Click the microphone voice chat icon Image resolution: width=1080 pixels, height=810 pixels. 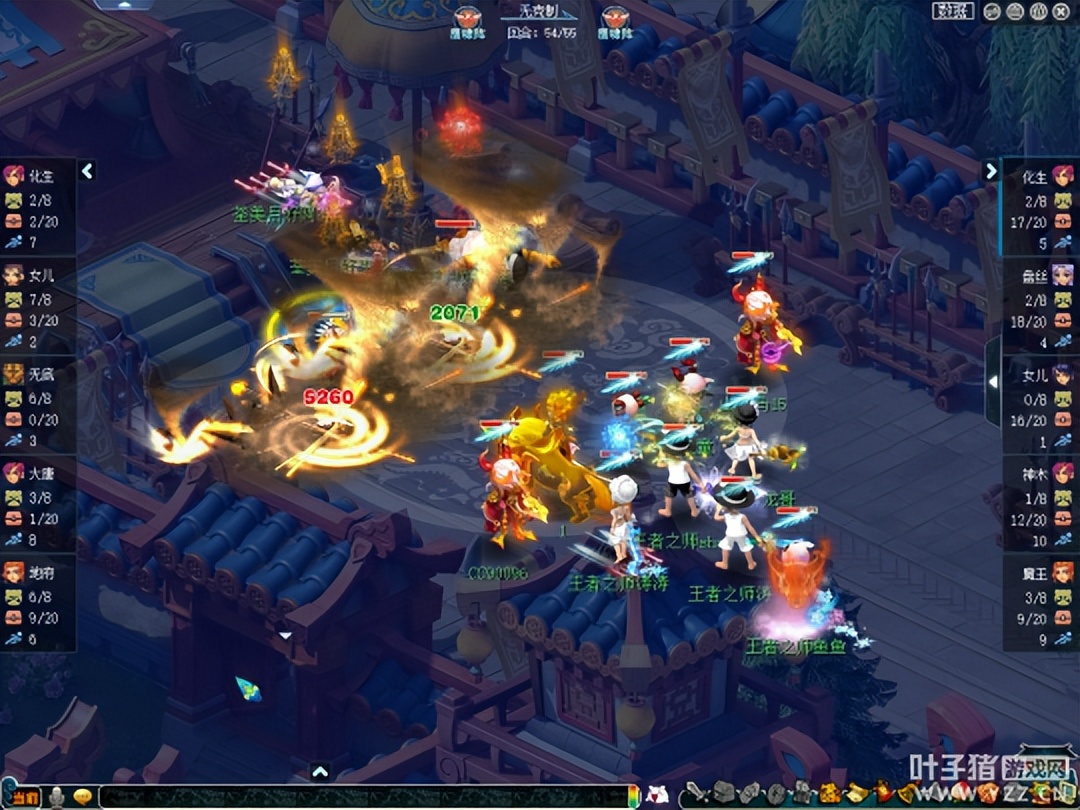[x=58, y=797]
